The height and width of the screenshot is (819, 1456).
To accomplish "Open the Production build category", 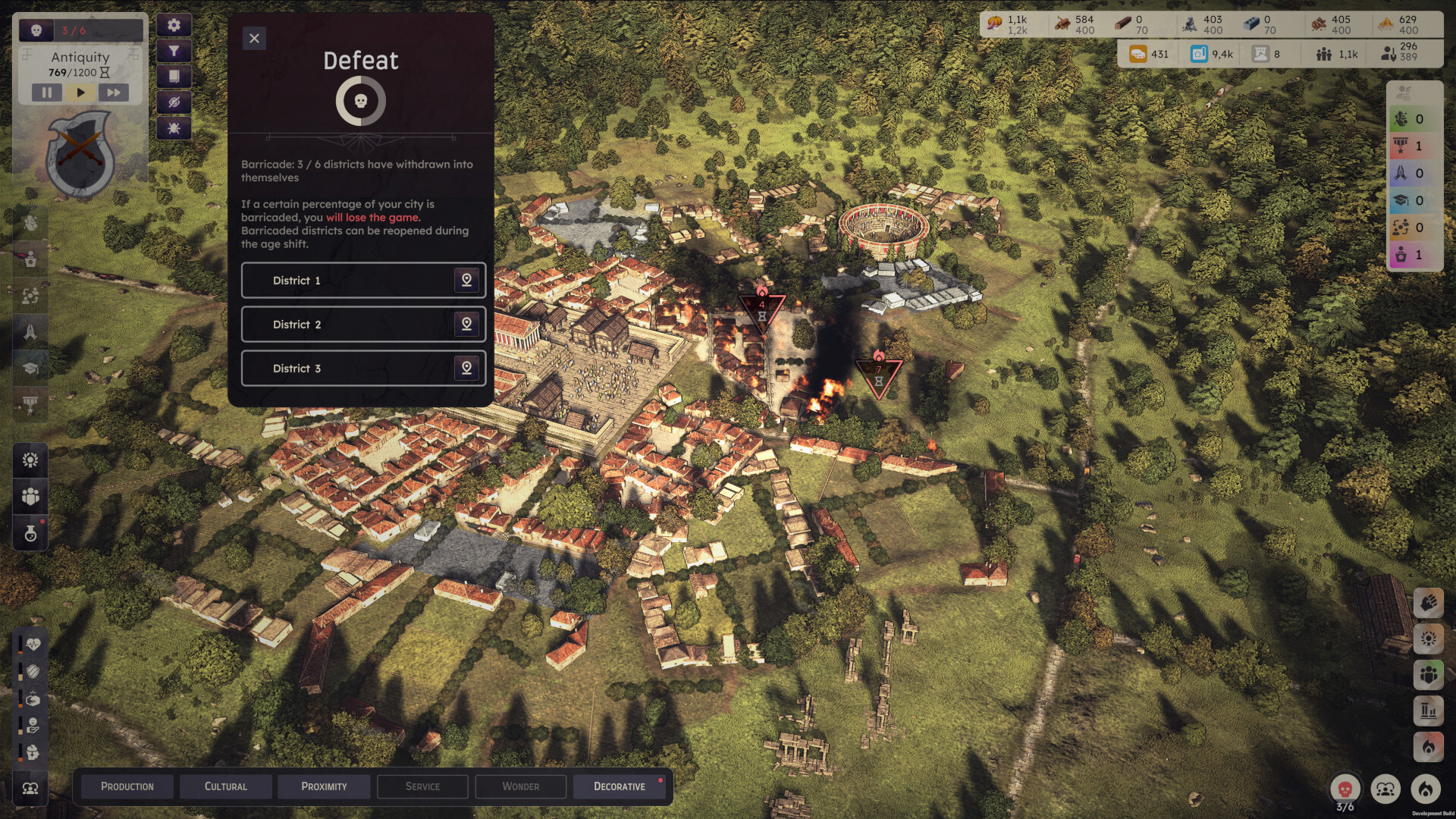I will tap(127, 786).
